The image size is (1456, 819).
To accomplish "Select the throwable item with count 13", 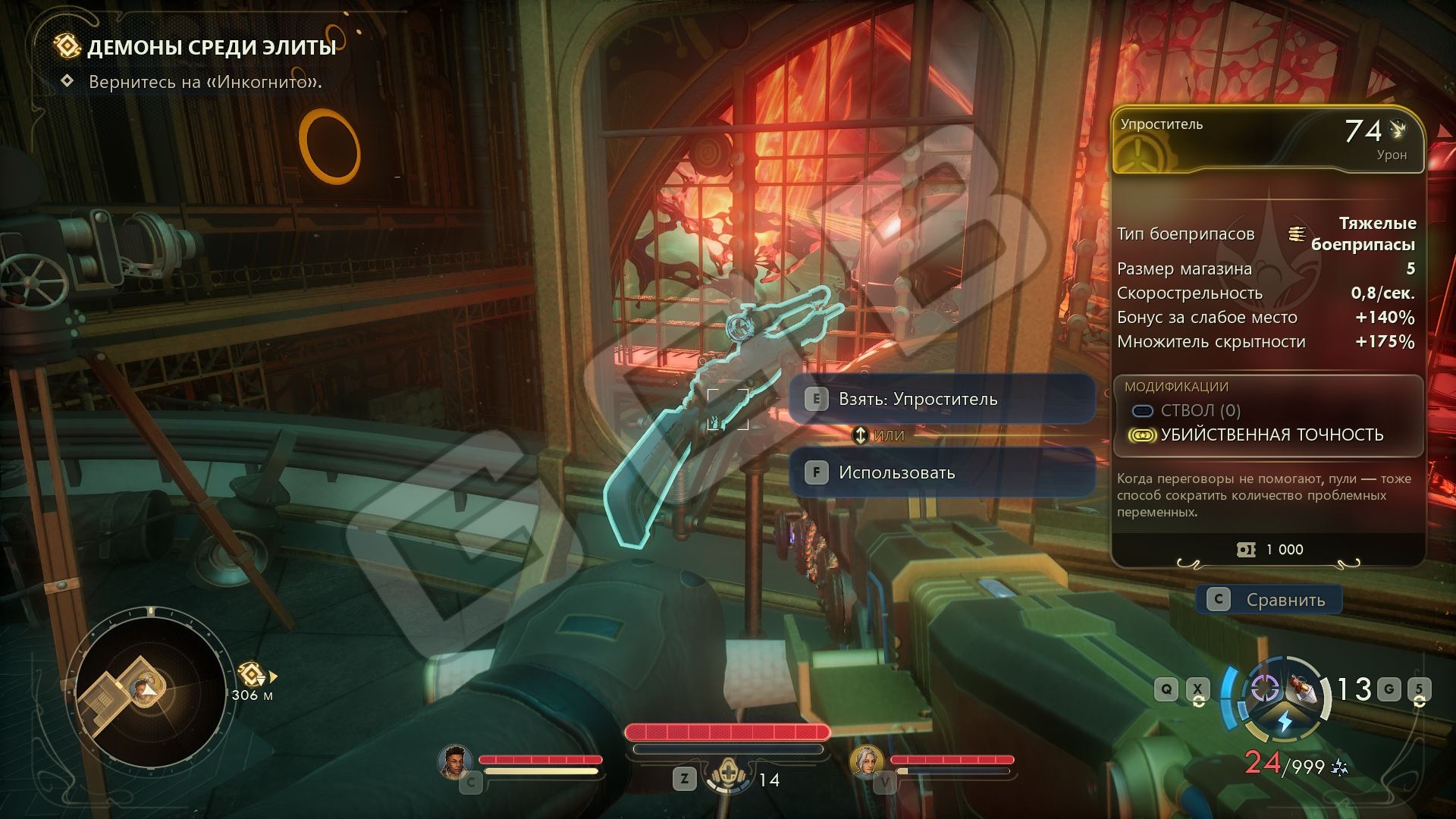I will coord(1309,687).
